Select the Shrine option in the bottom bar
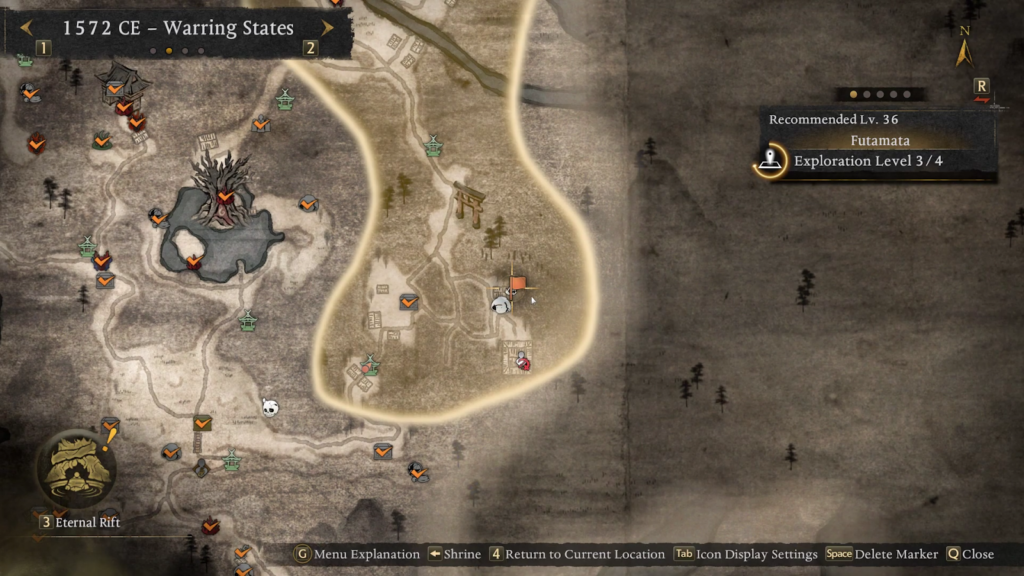Screen dimensions: 1024x576 [454, 554]
